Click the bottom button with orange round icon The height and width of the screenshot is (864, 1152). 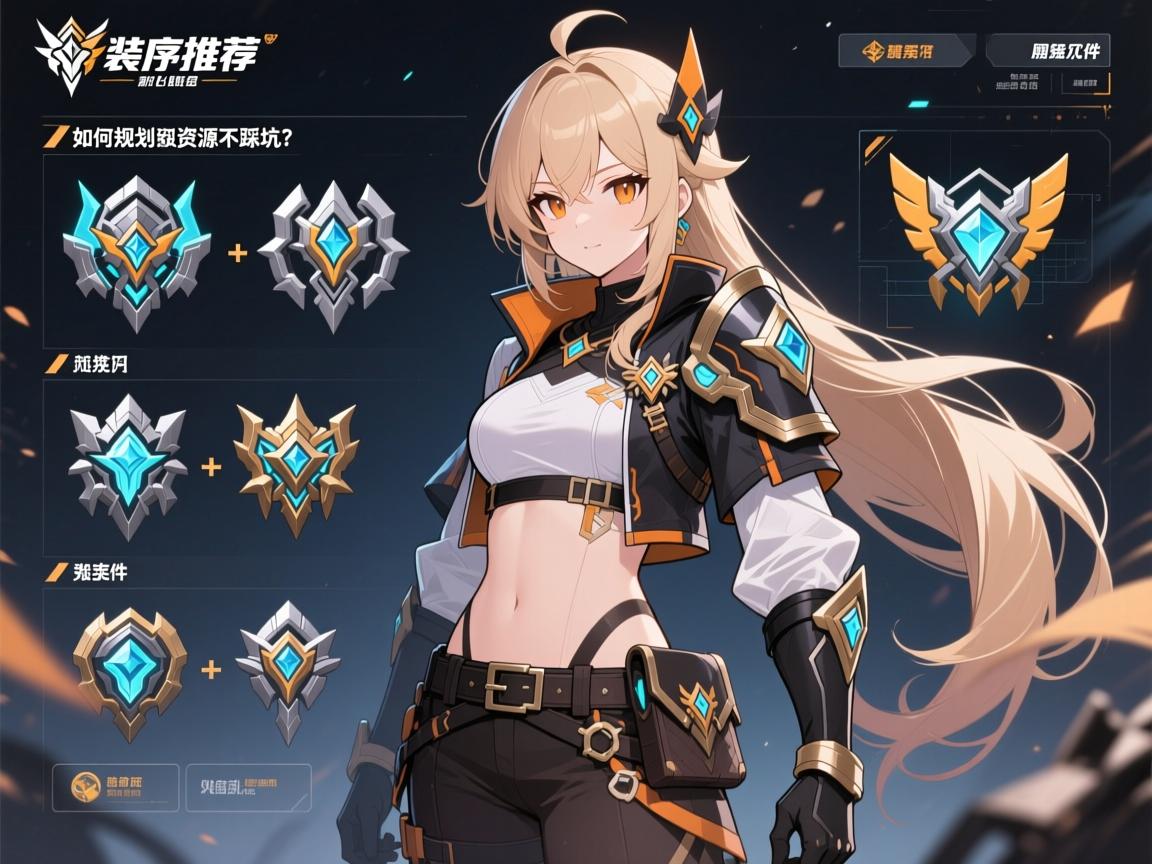tap(115, 787)
